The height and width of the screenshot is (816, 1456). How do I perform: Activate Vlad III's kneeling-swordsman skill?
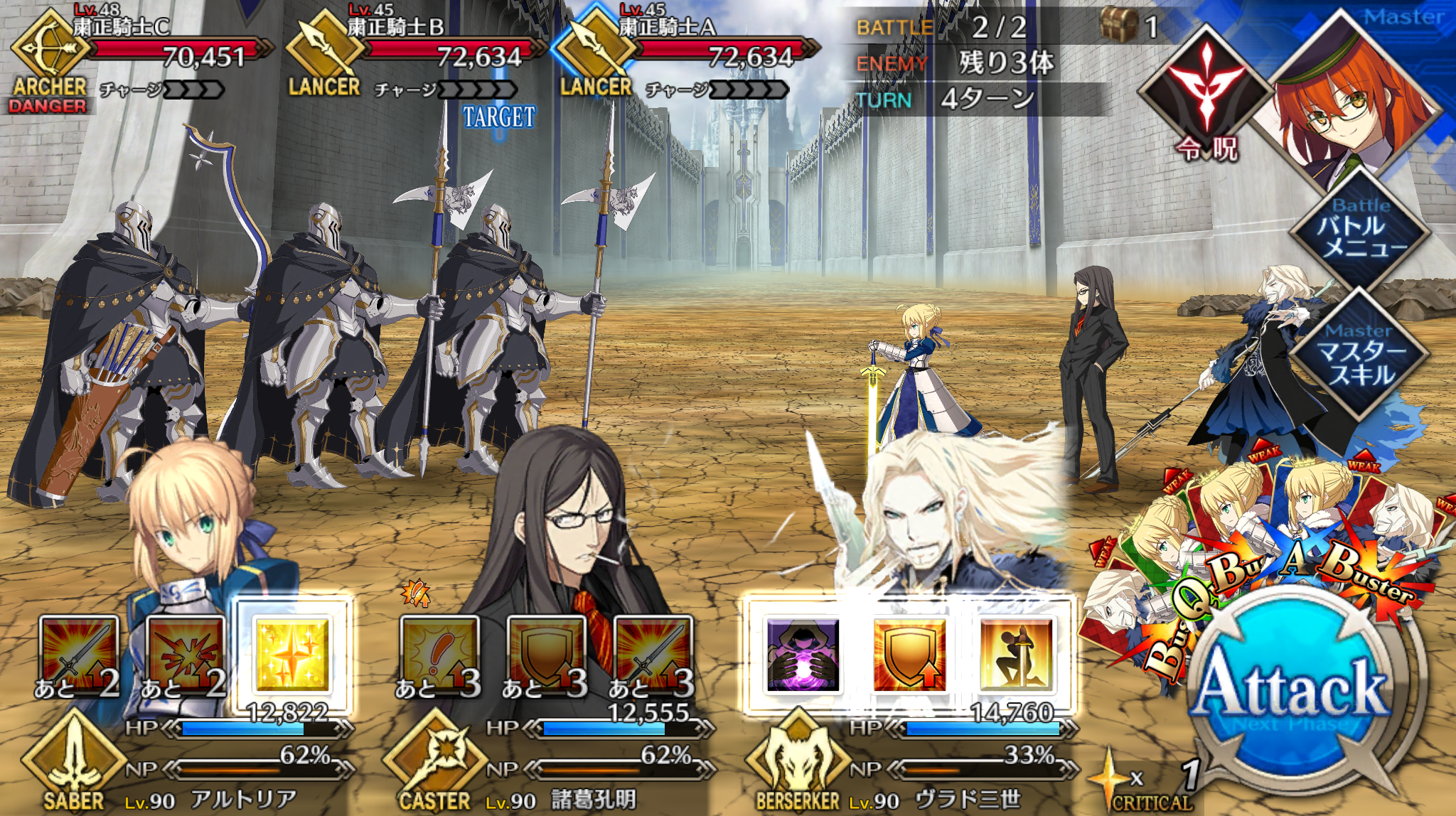(1016, 654)
